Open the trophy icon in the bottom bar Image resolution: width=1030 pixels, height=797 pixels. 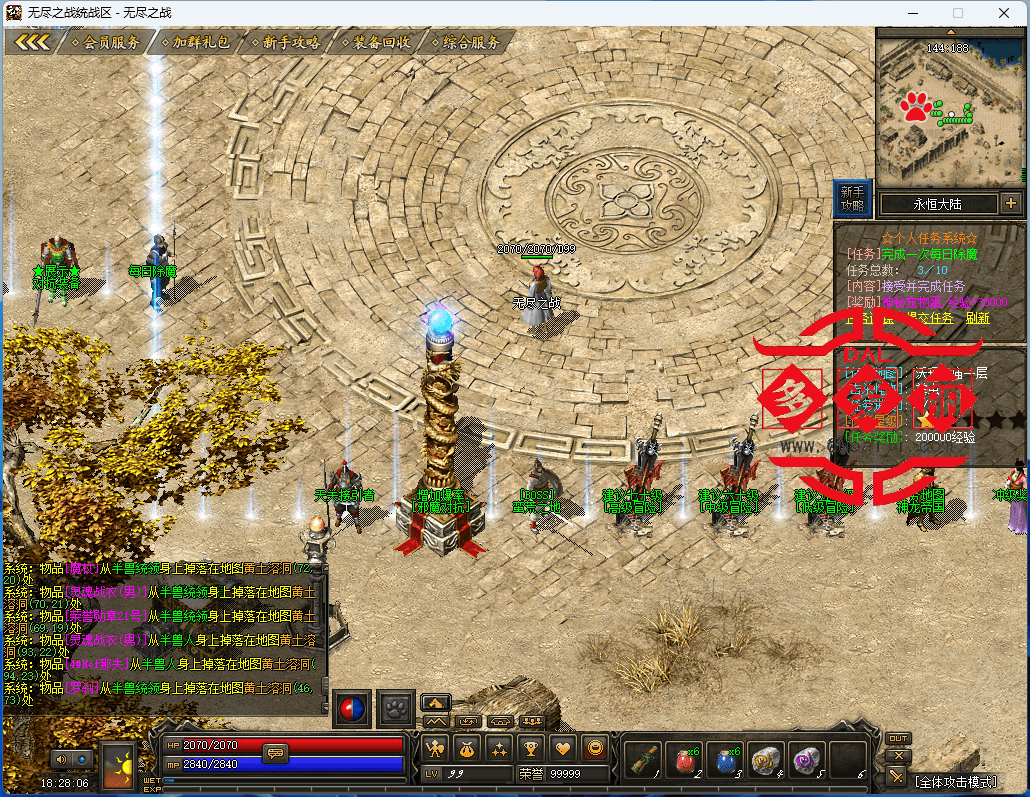pos(531,747)
